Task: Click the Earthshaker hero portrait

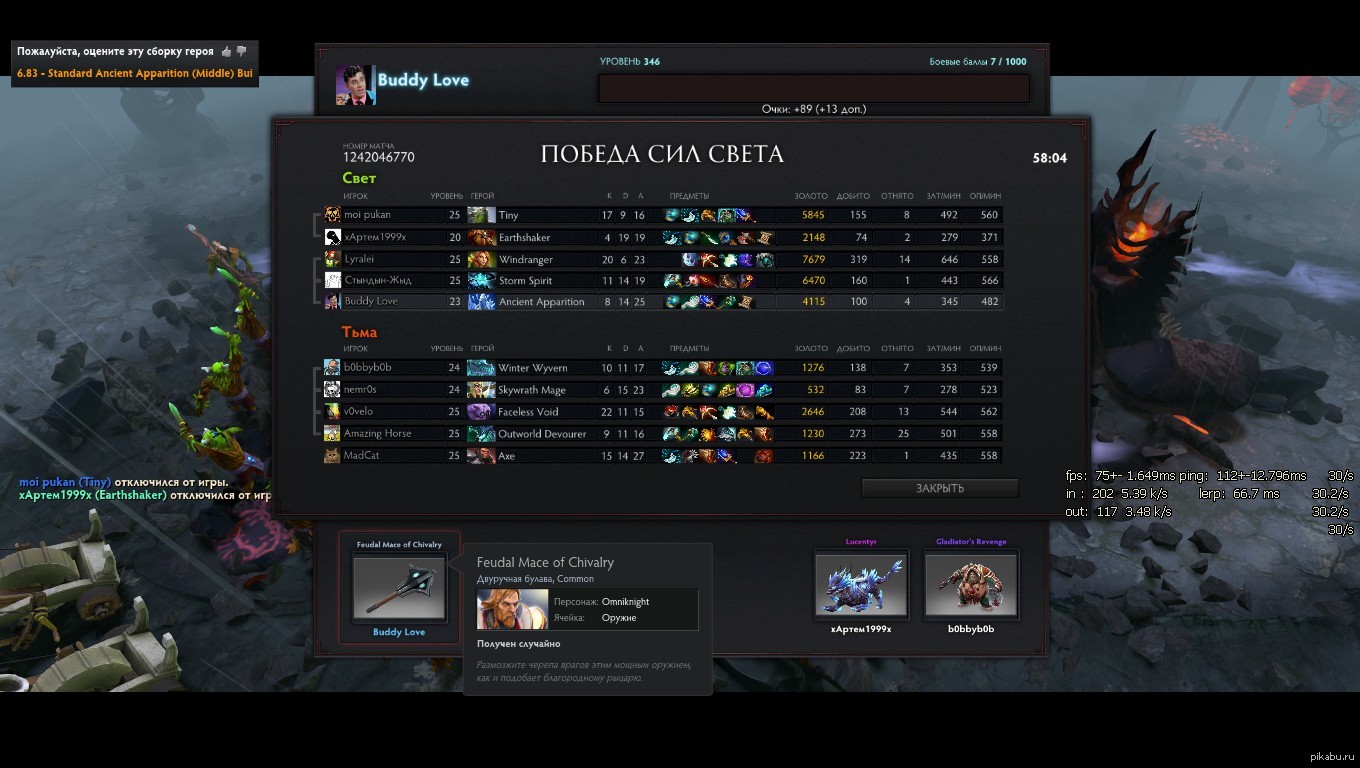Action: tap(482, 237)
